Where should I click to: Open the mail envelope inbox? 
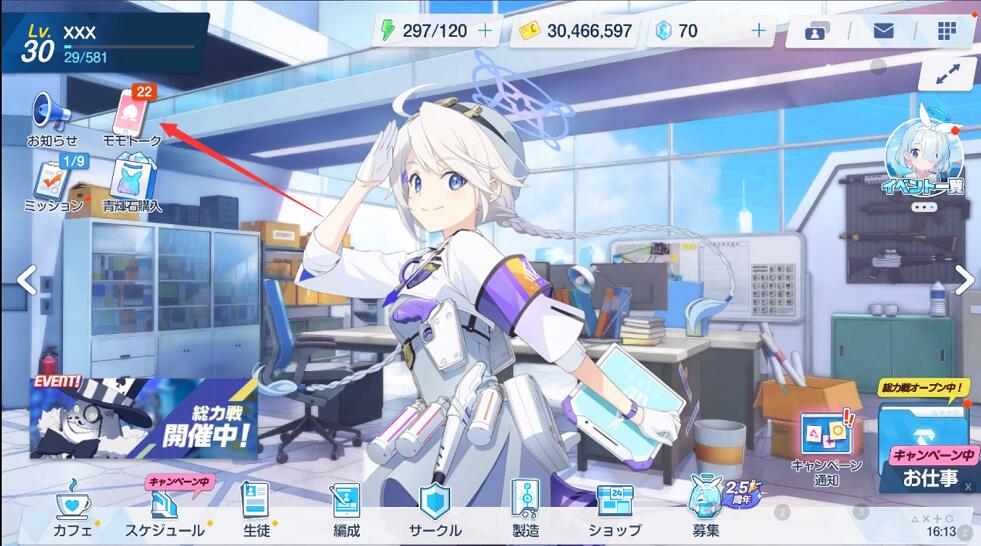pos(883,31)
